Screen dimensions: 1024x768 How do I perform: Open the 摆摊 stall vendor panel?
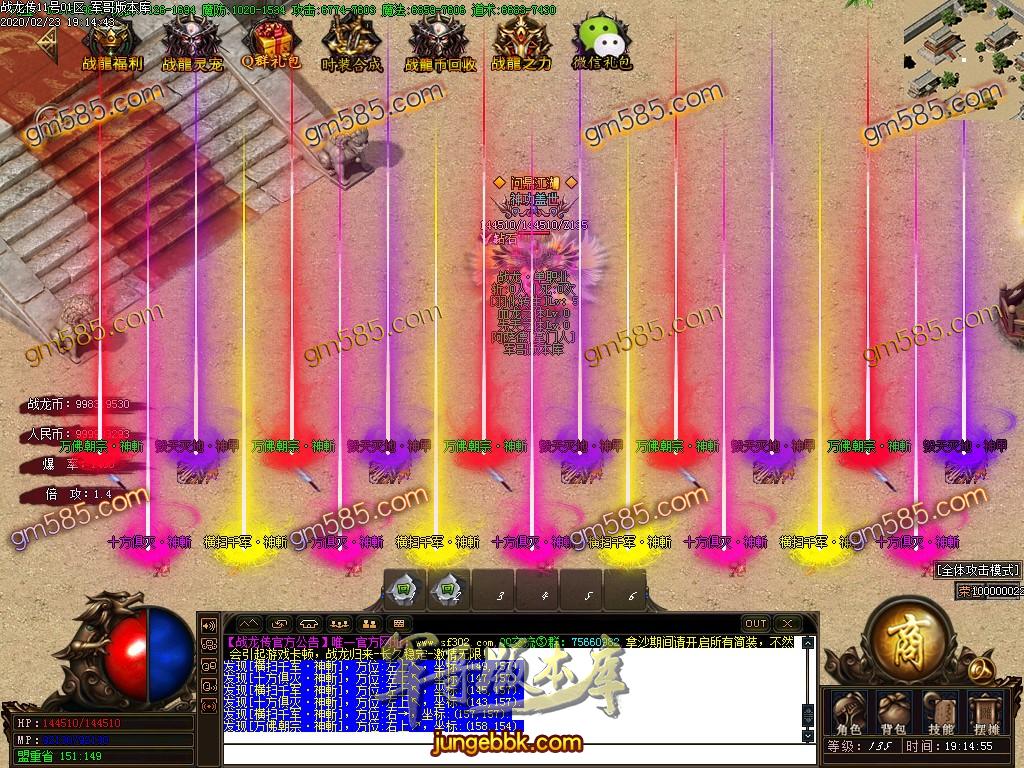coord(987,708)
